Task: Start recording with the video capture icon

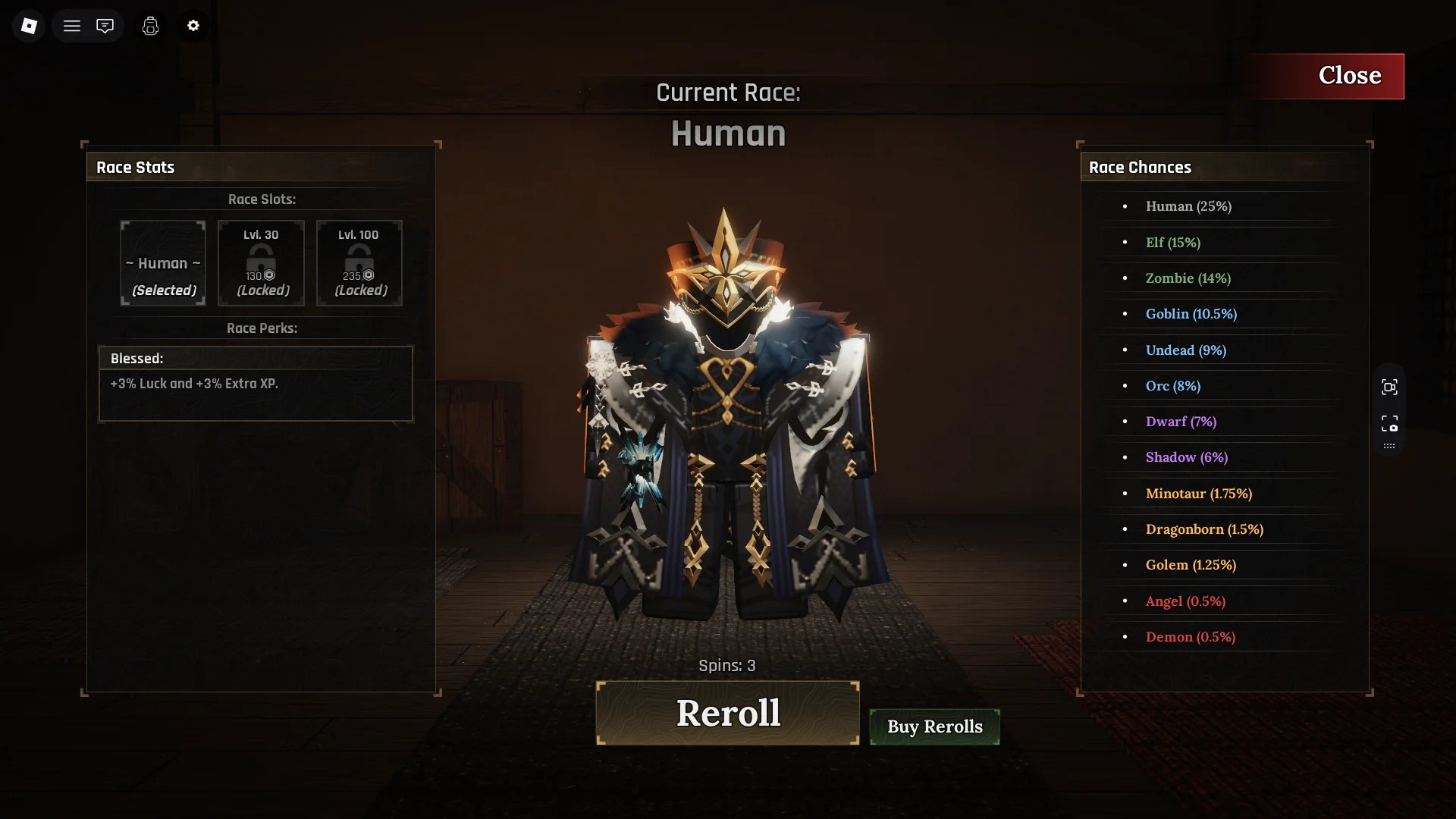Action: point(1390,387)
